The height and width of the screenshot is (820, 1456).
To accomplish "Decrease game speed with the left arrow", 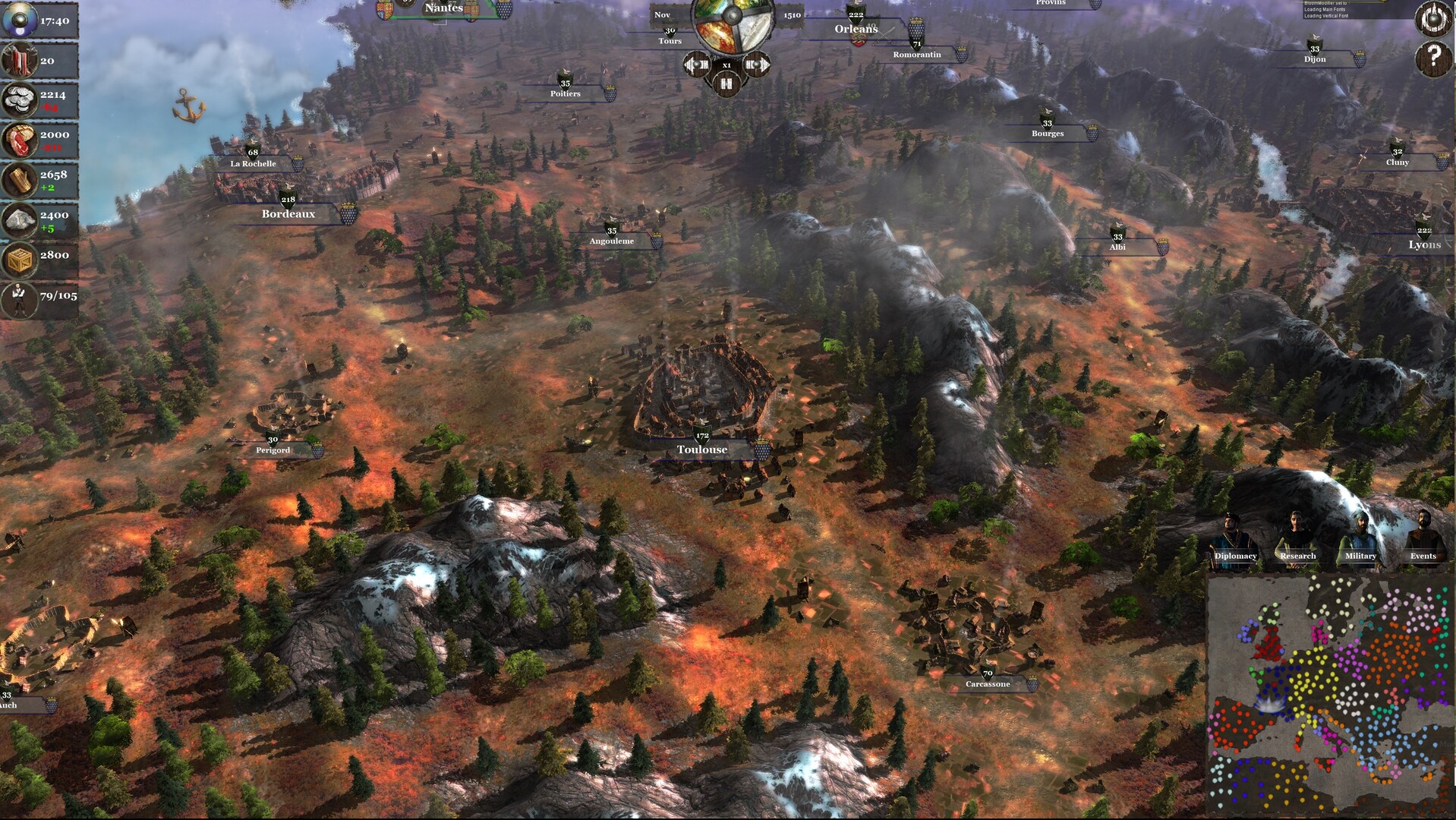I will [x=697, y=65].
